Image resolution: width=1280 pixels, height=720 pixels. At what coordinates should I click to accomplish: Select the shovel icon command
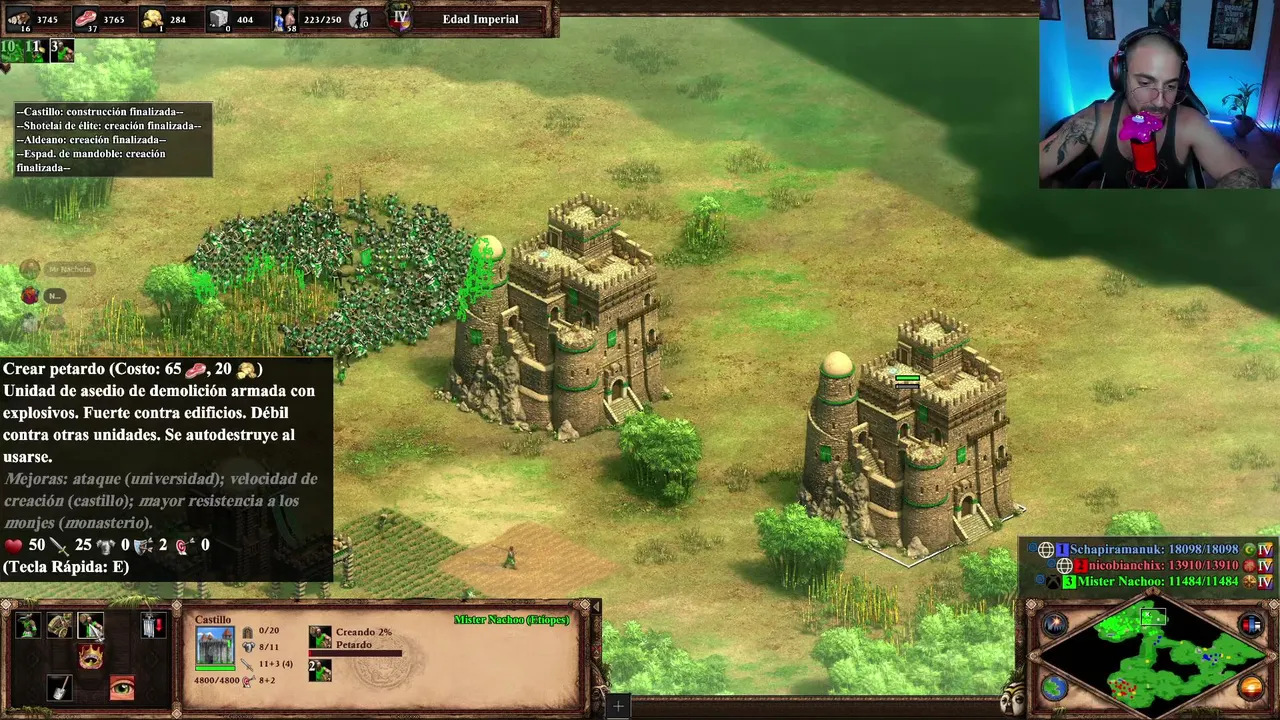[x=59, y=688]
